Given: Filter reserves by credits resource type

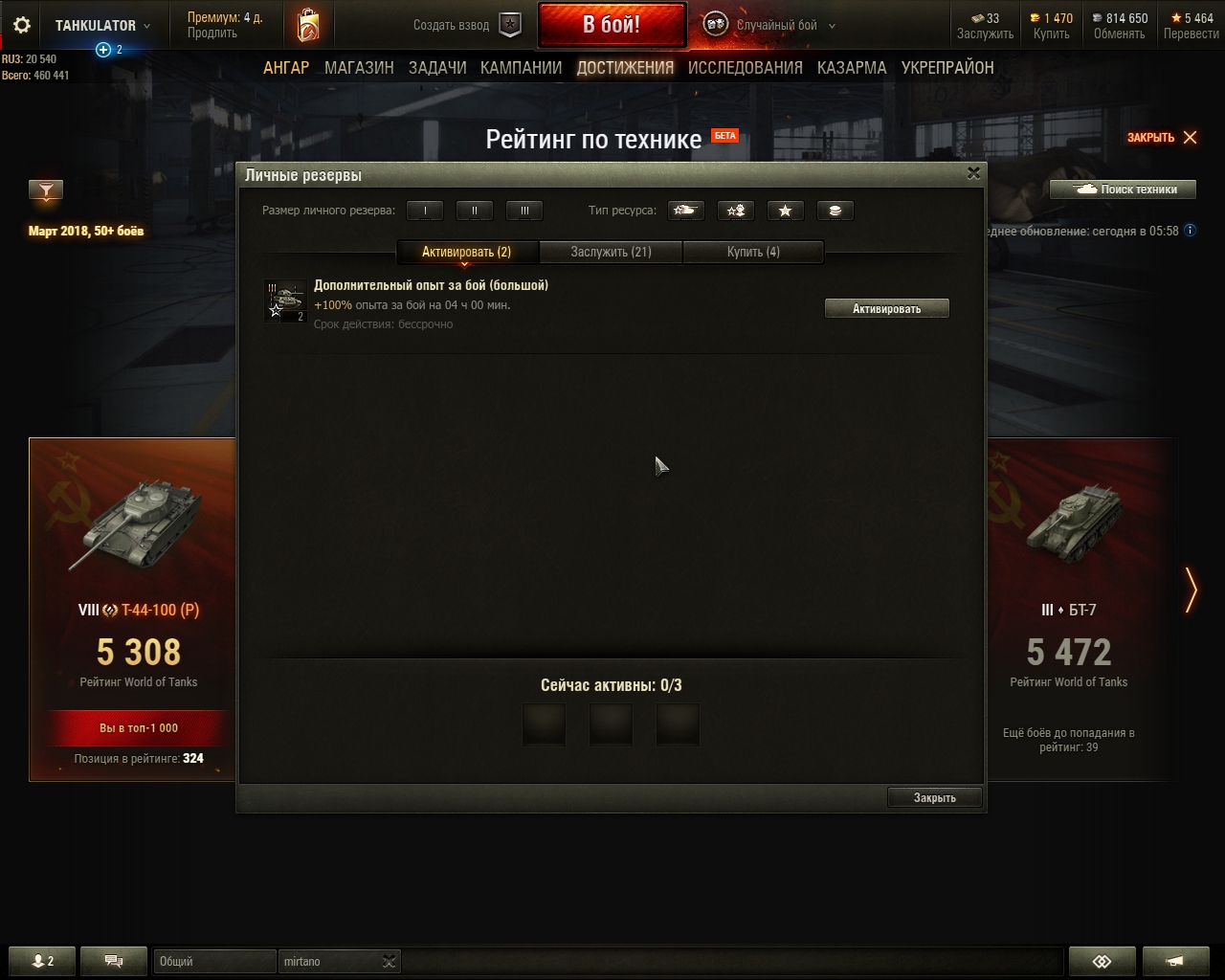Looking at the screenshot, I should 835,211.
